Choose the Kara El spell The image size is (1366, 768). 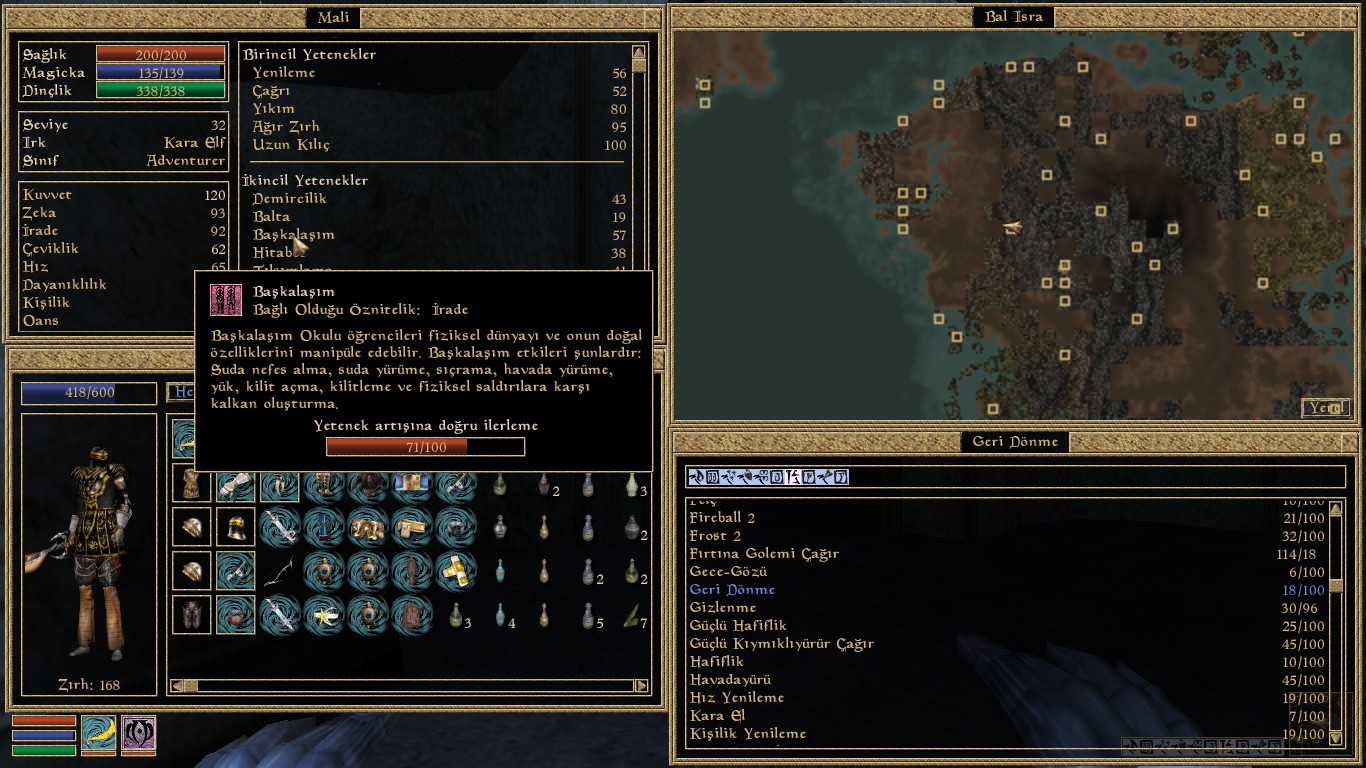(x=717, y=716)
